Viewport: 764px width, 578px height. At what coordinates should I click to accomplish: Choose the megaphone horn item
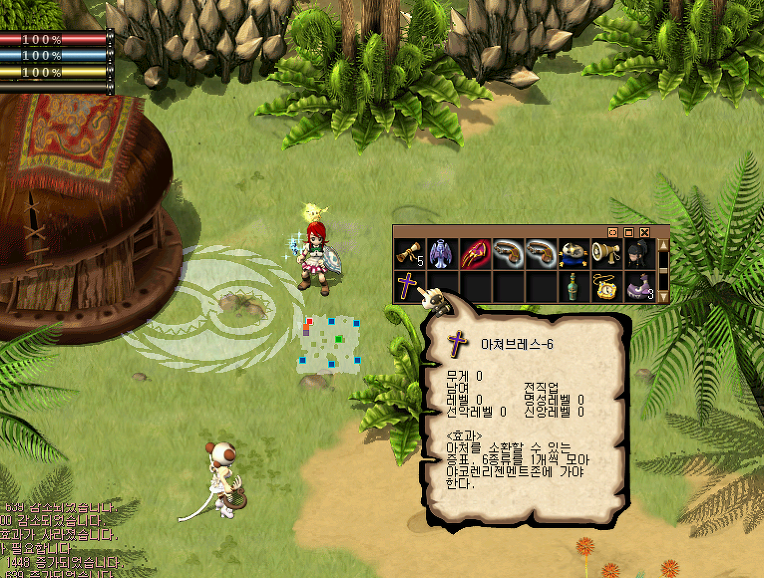[606, 254]
